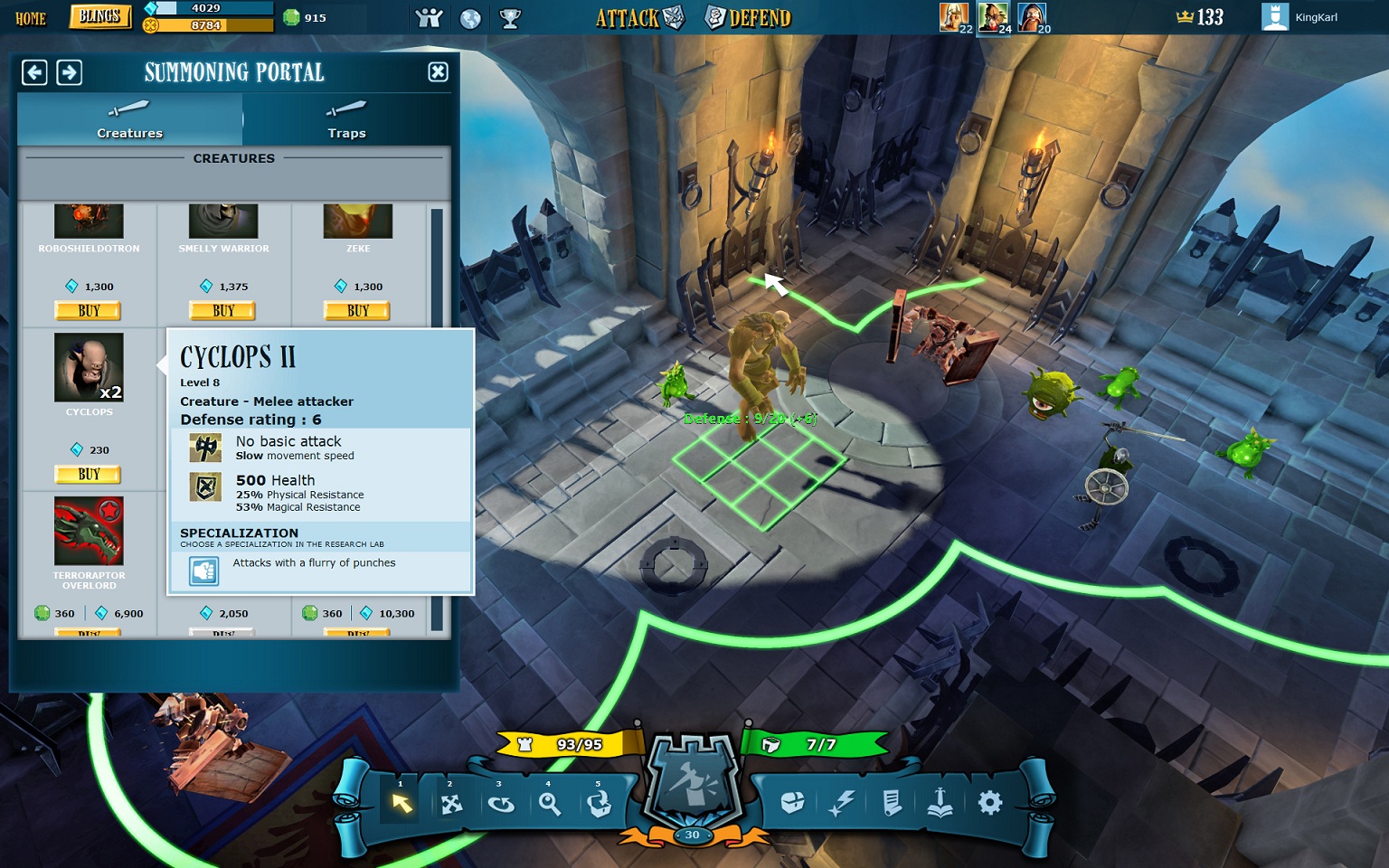Open the globe world icon
This screenshot has height=868, width=1389.
tap(470, 18)
